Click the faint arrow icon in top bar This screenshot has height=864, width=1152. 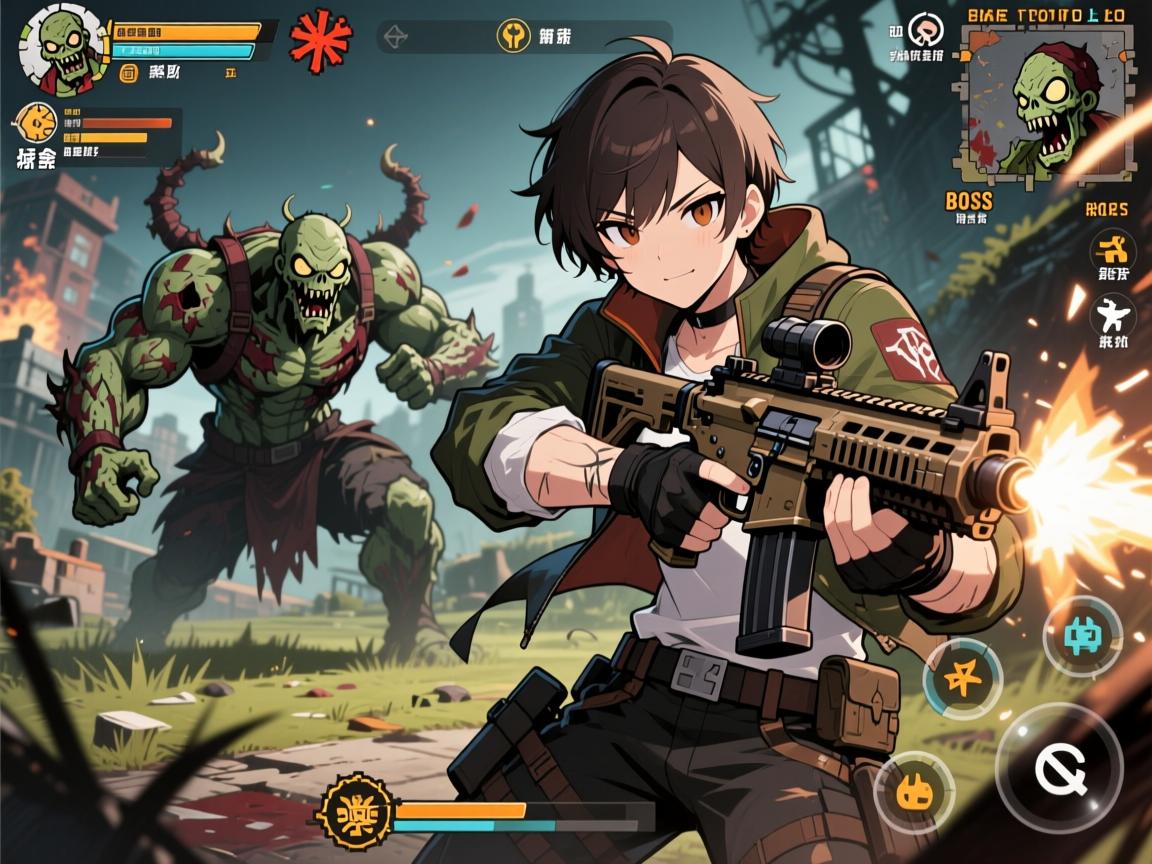[x=396, y=37]
